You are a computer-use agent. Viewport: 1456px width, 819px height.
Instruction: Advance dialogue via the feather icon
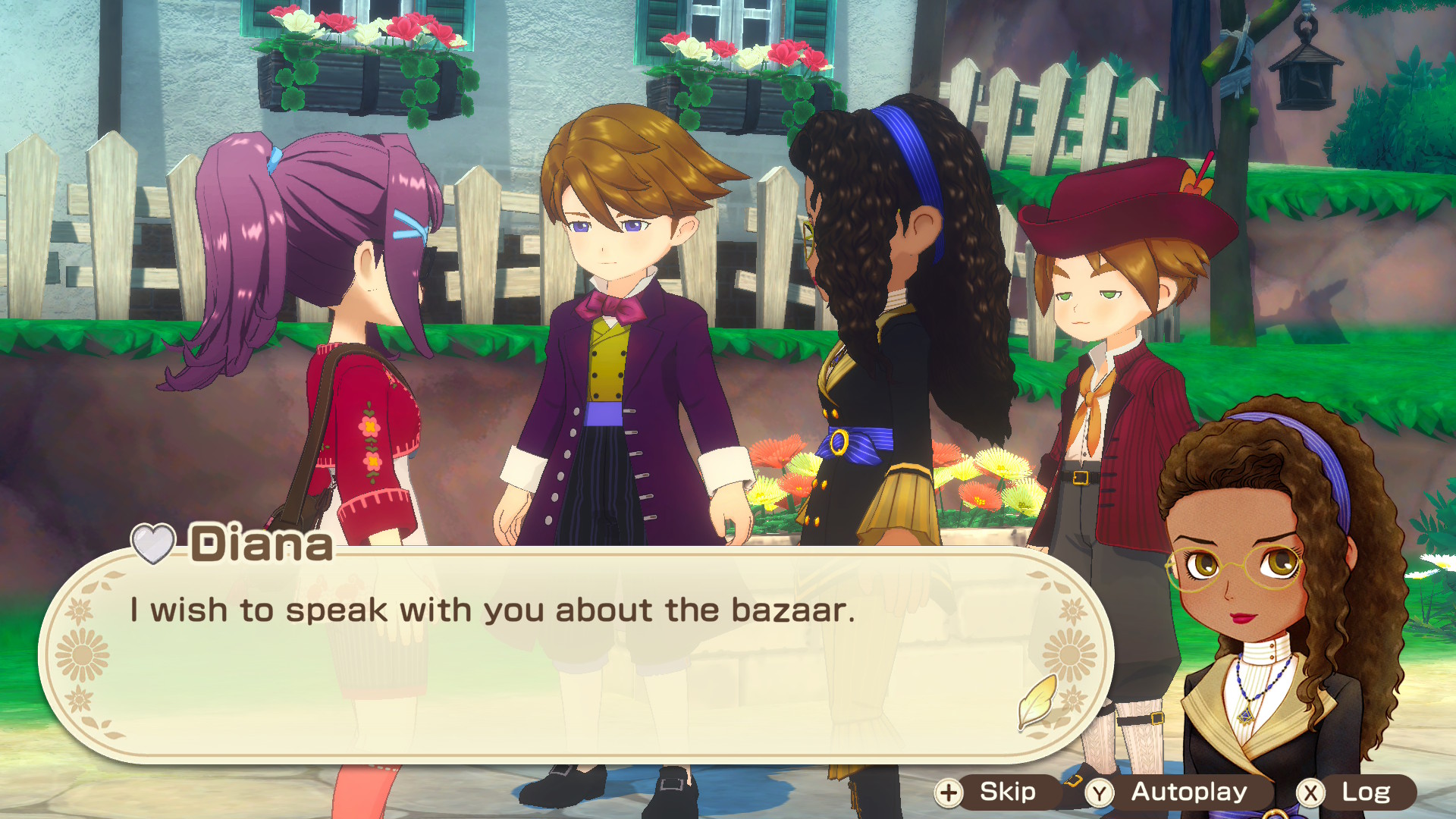1037,701
